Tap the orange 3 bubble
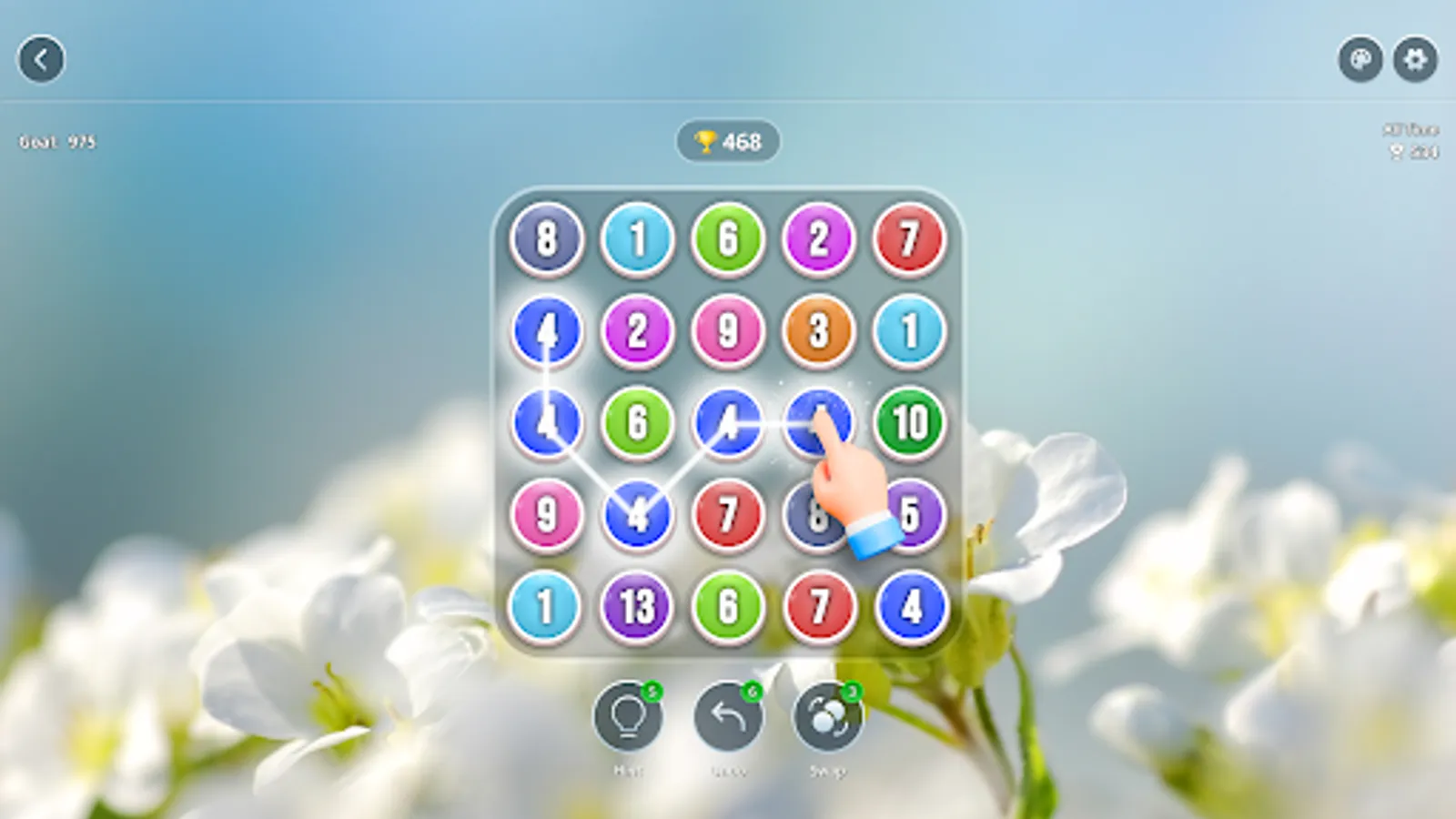This screenshot has height=819, width=1456. (x=820, y=330)
